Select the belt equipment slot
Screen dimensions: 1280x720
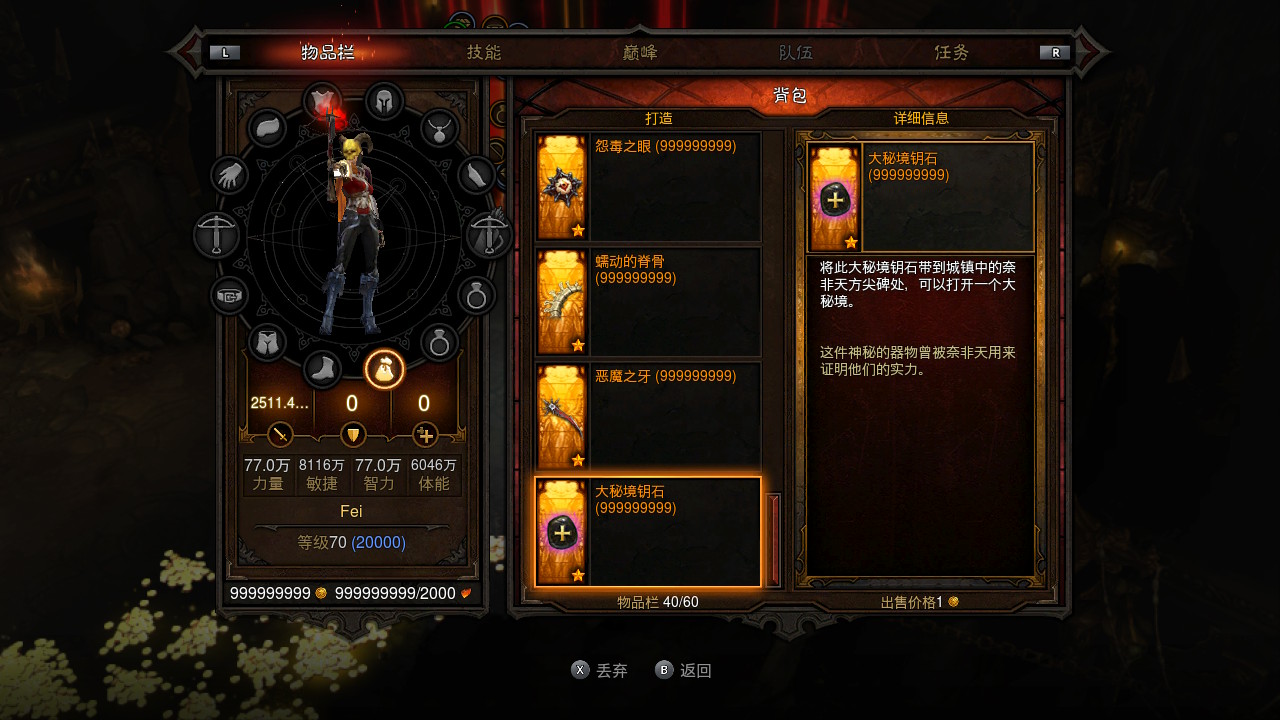click(230, 296)
